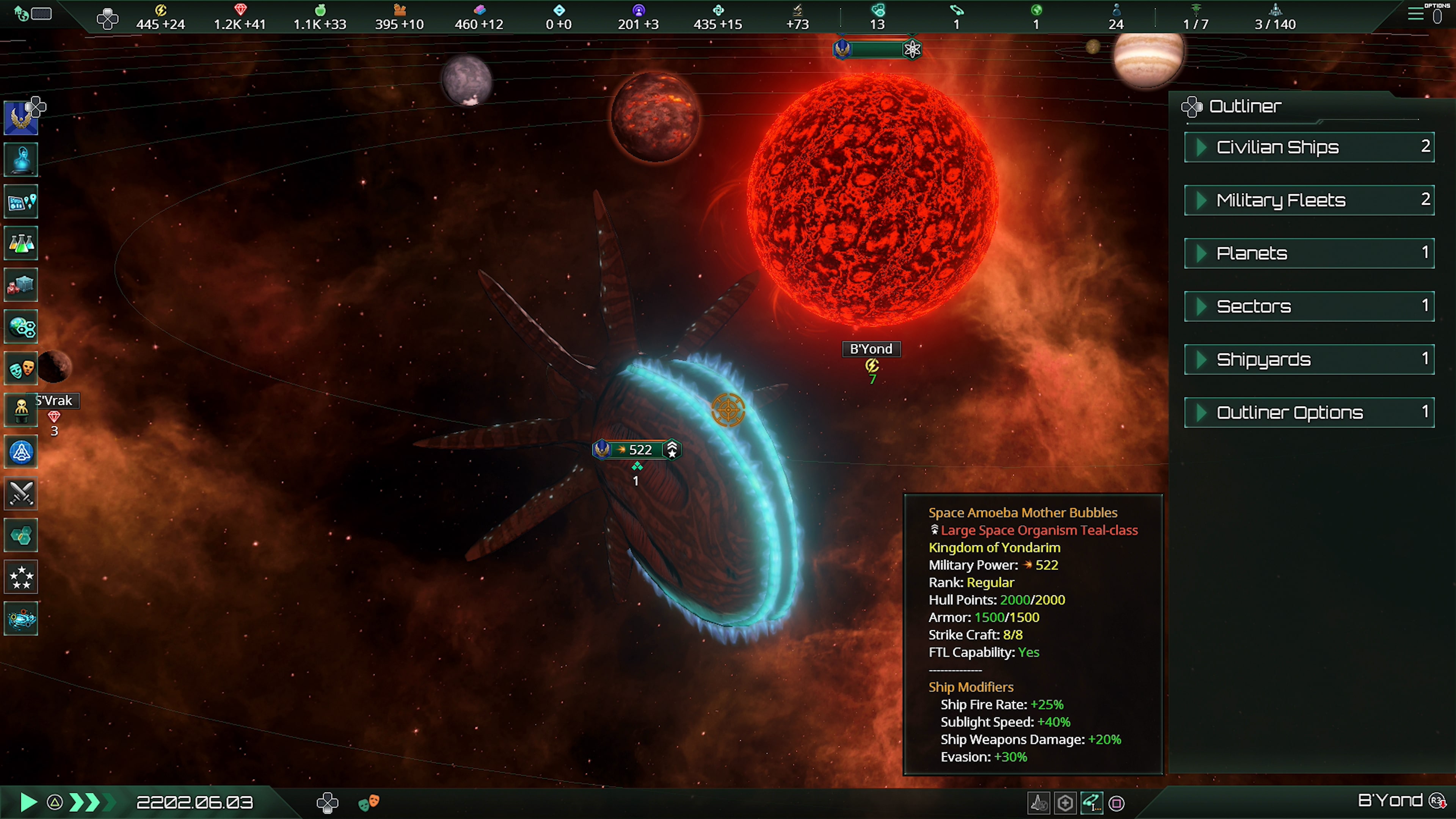Collapse the Shipyards outliner section
1456x819 pixels.
(x=1309, y=359)
